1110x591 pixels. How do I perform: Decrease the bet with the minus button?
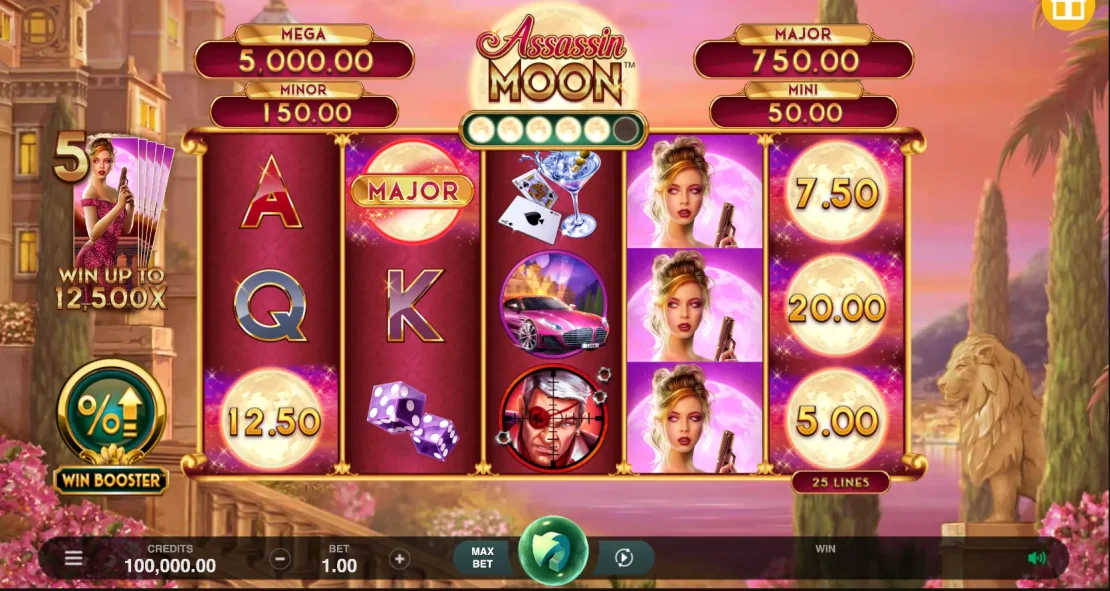pyautogui.click(x=281, y=559)
